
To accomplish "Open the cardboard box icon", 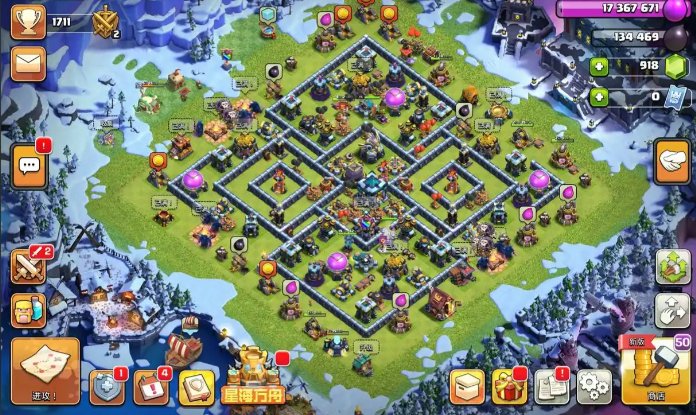I will coord(467,385).
